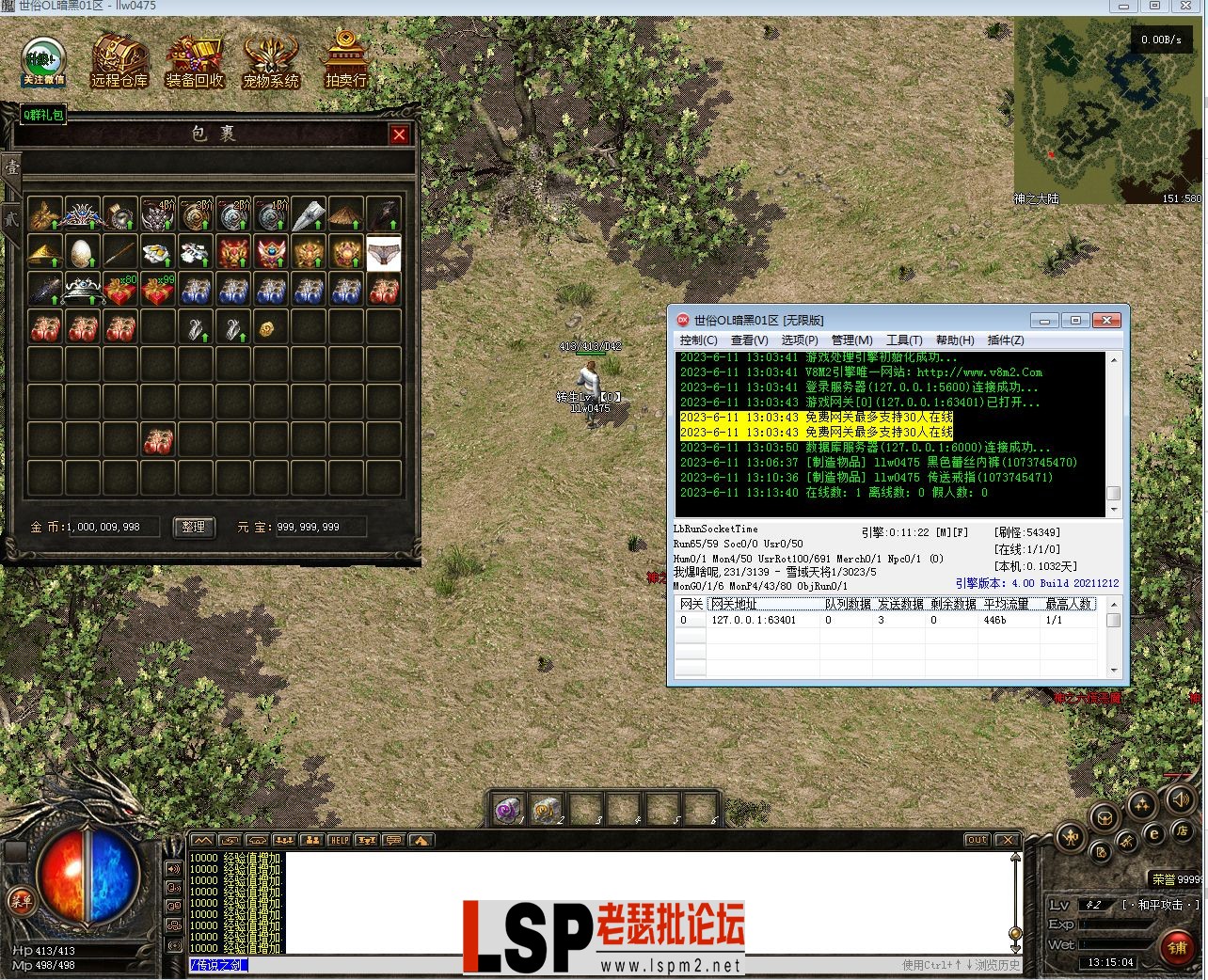The width and height of the screenshot is (1208, 980).
Task: Close the 包裹 inventory window
Action: click(x=399, y=134)
